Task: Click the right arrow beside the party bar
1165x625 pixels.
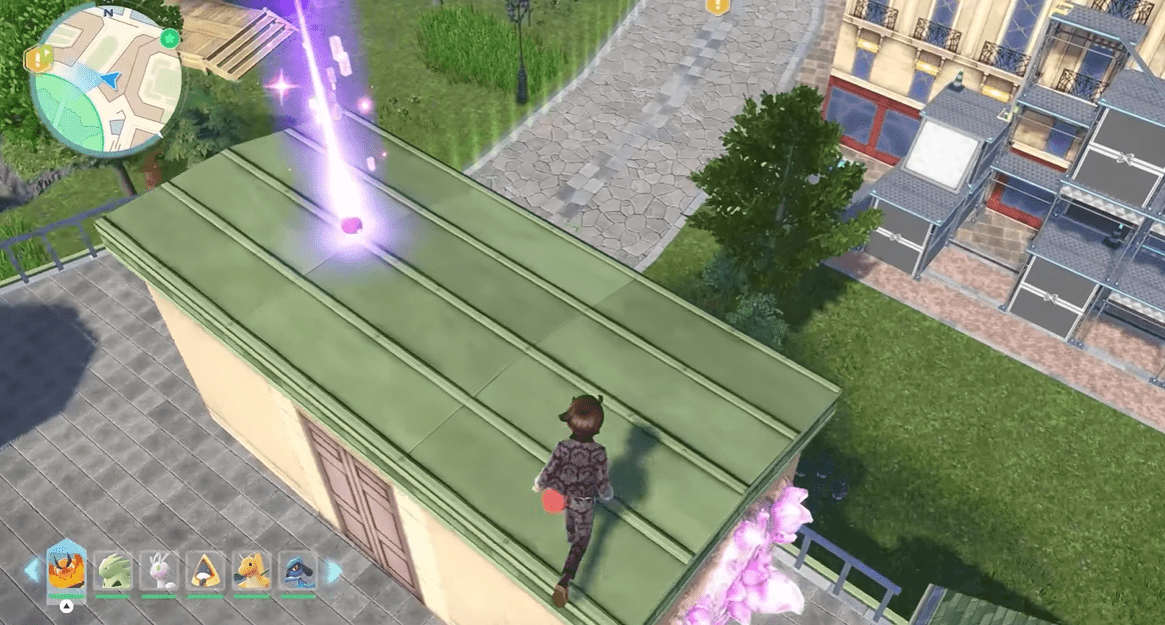Action: [x=334, y=571]
